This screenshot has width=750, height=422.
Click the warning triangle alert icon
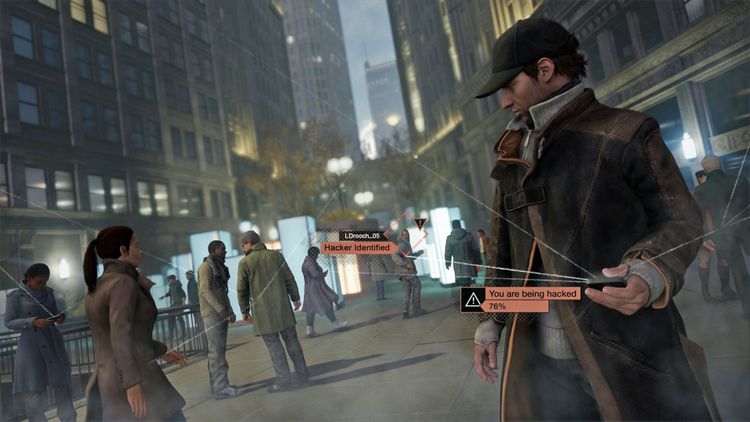pos(472,299)
